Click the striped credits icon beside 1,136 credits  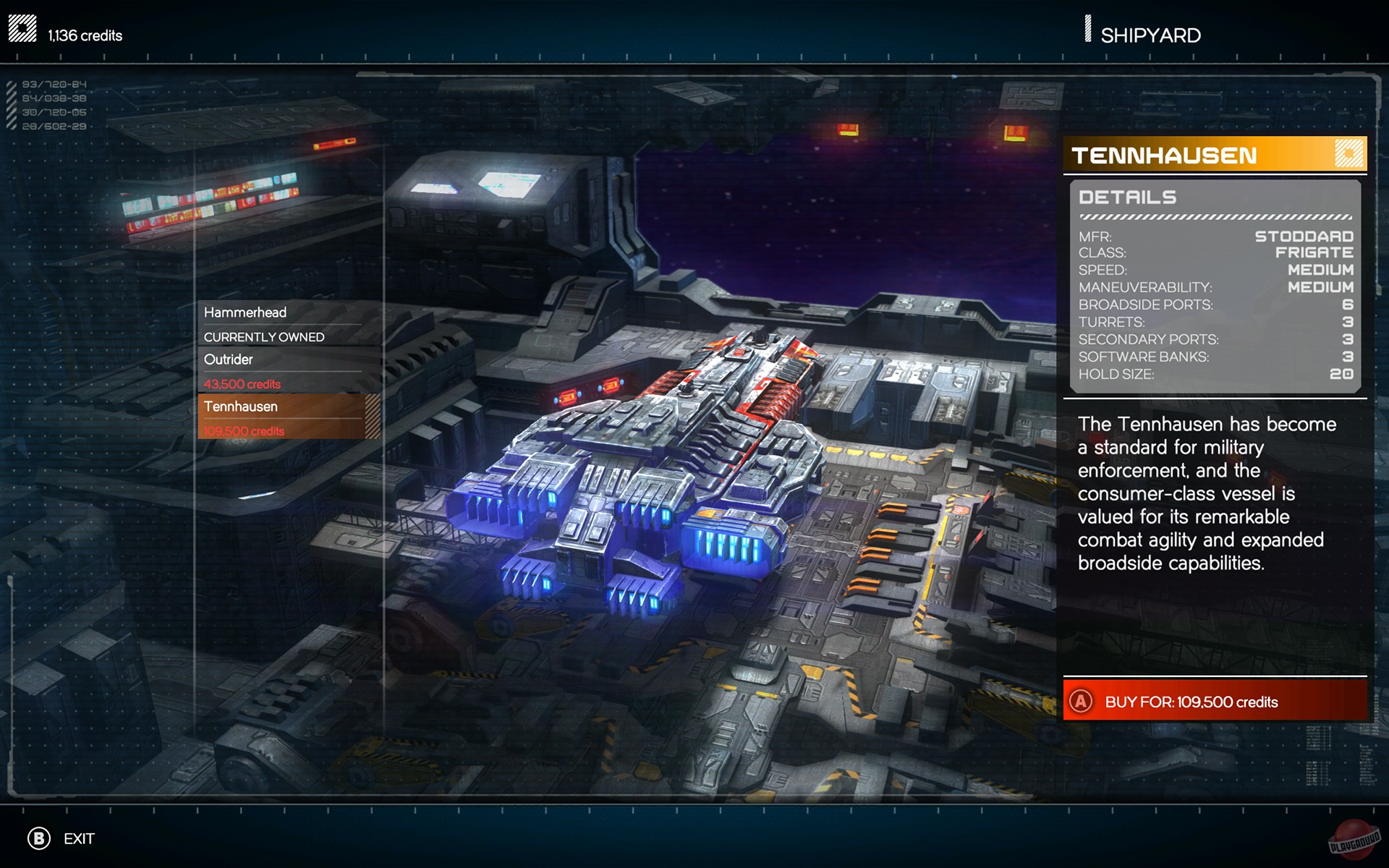(x=22, y=27)
